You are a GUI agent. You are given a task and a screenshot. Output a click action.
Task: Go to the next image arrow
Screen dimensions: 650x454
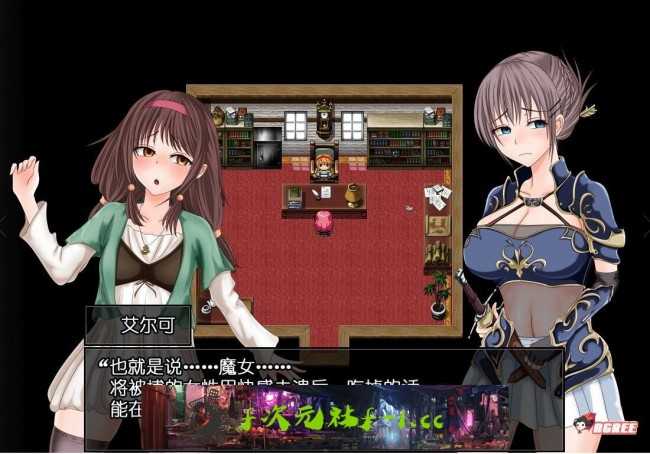644,227
